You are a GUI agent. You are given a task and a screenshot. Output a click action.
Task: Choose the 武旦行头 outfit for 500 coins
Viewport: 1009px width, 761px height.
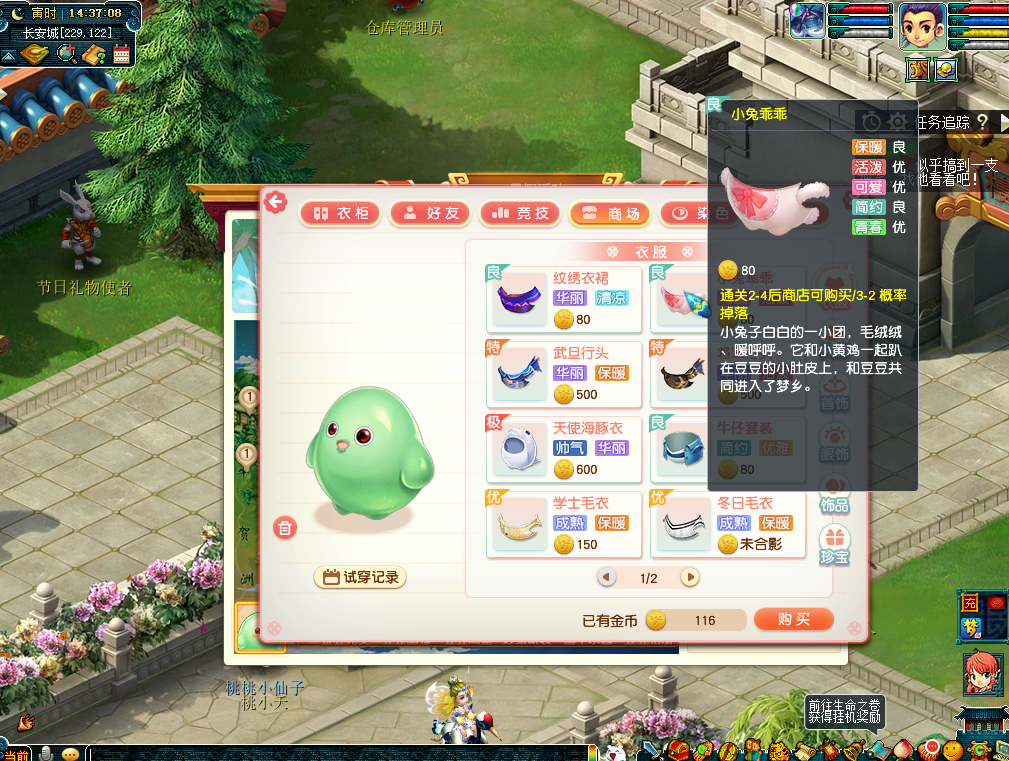(564, 373)
